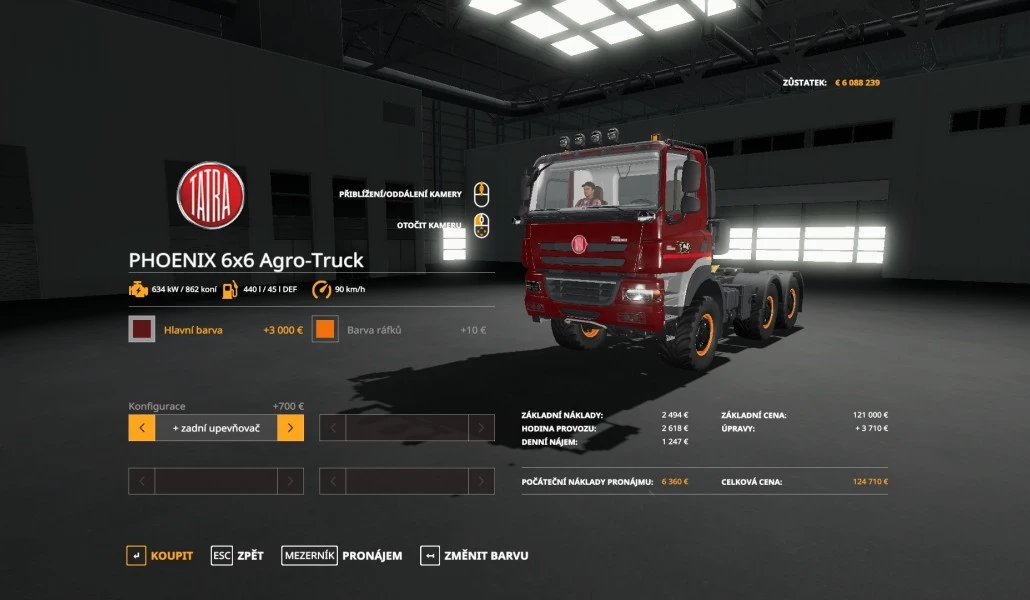Choose the orange Barva ráfků swatch
The height and width of the screenshot is (600, 1030).
[325, 329]
